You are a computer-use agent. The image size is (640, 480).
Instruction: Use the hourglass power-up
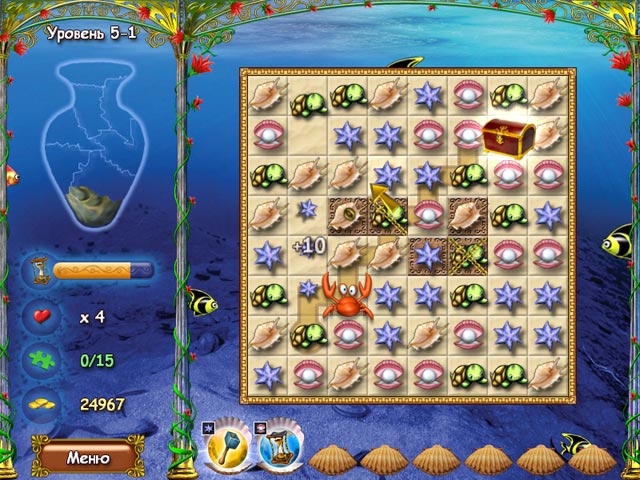click(279, 450)
